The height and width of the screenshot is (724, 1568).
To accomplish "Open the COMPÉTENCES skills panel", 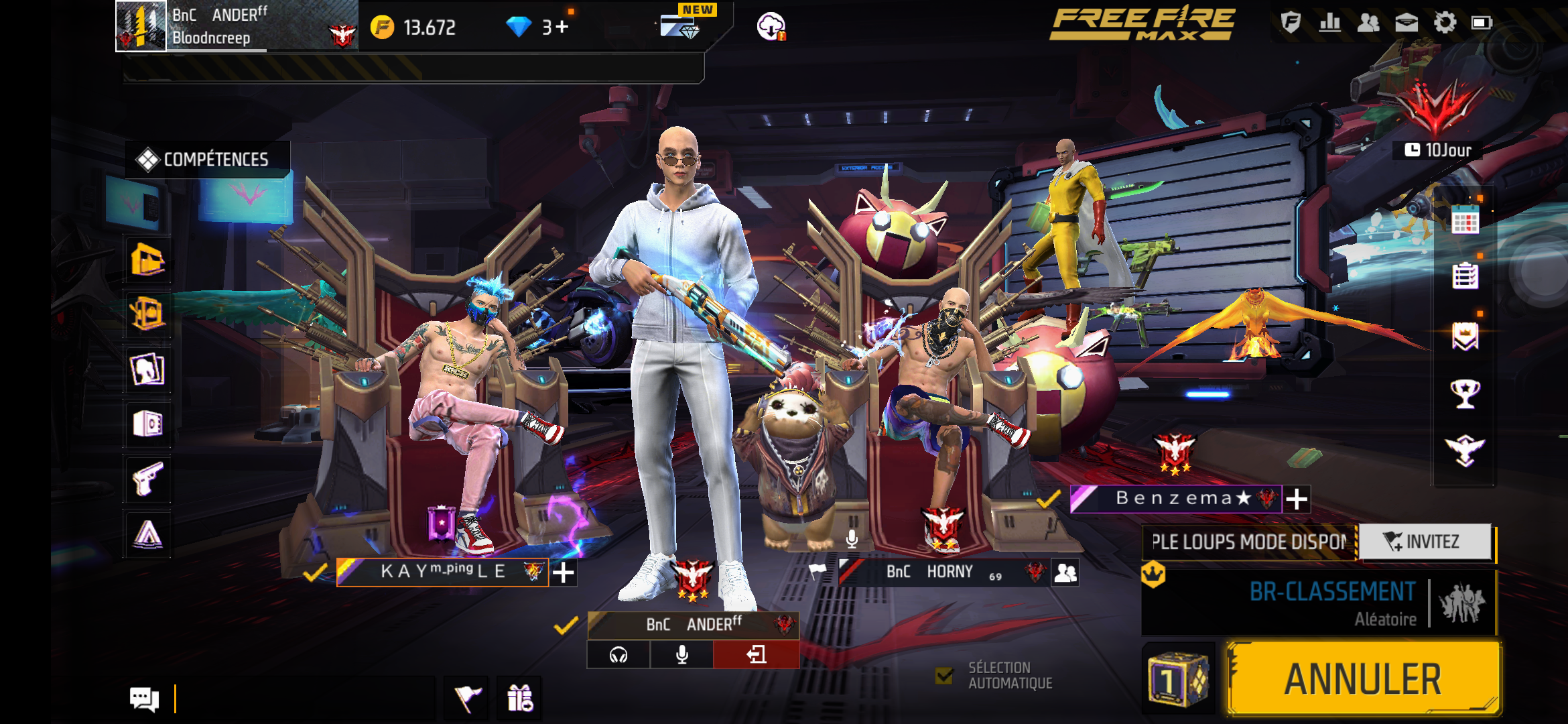I will coord(208,160).
